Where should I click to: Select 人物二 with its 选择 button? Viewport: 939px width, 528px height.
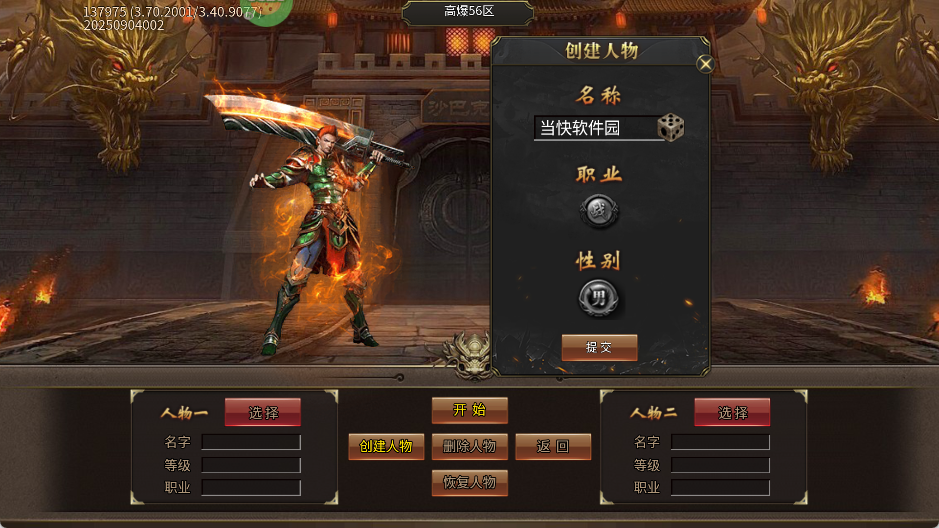coord(732,412)
